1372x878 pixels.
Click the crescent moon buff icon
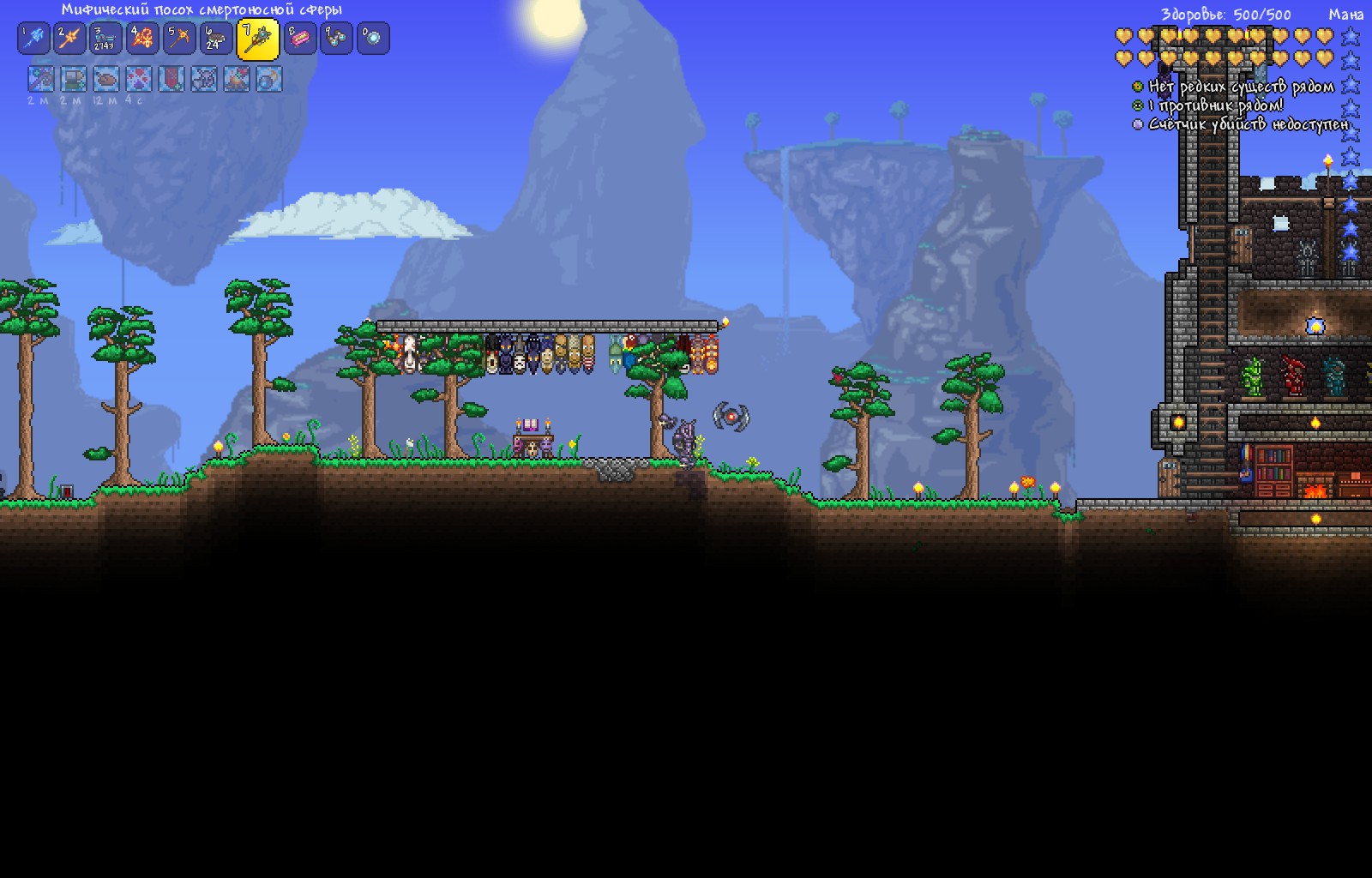pos(269,79)
